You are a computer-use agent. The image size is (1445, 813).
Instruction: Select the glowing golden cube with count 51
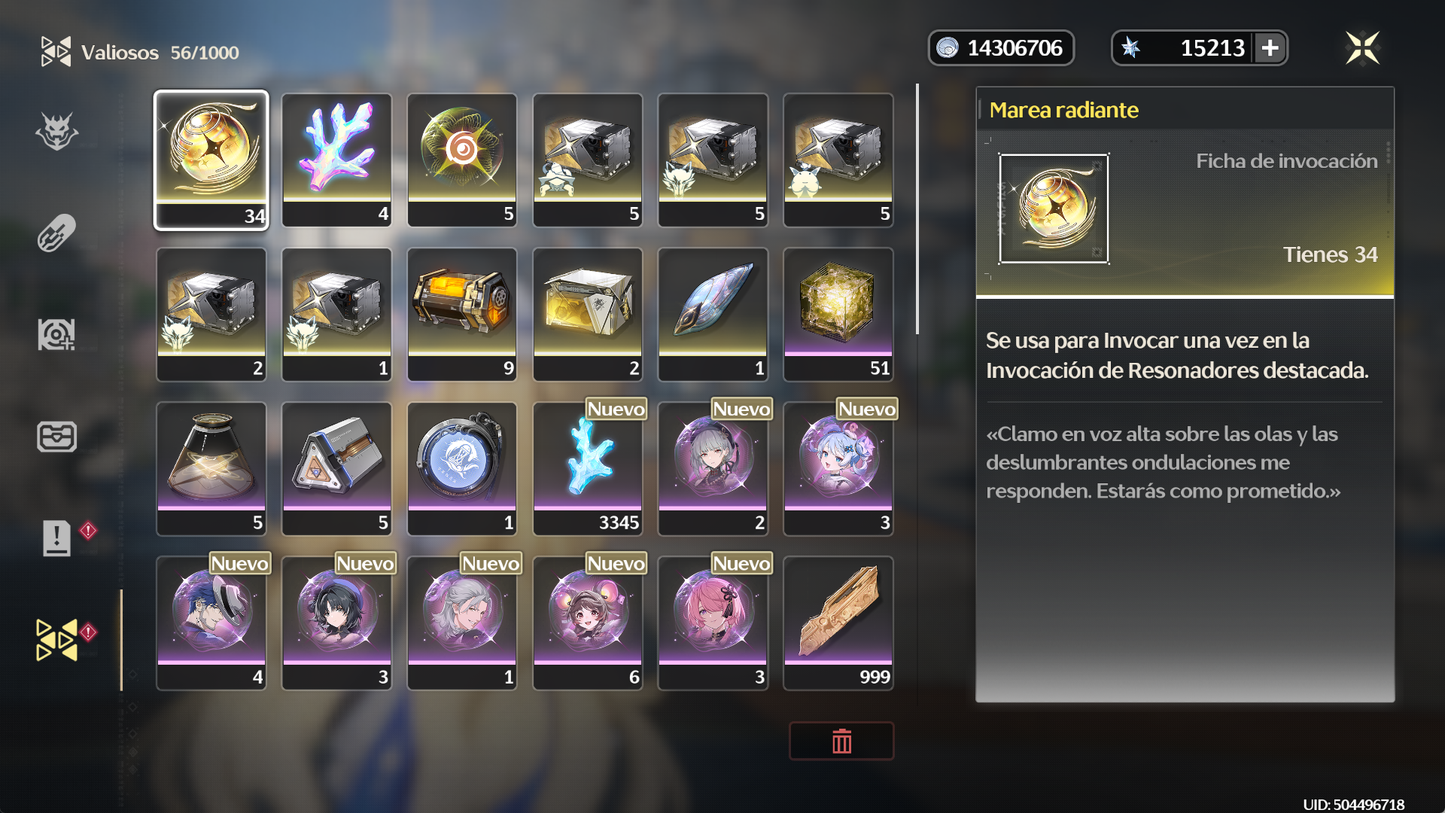(838, 314)
